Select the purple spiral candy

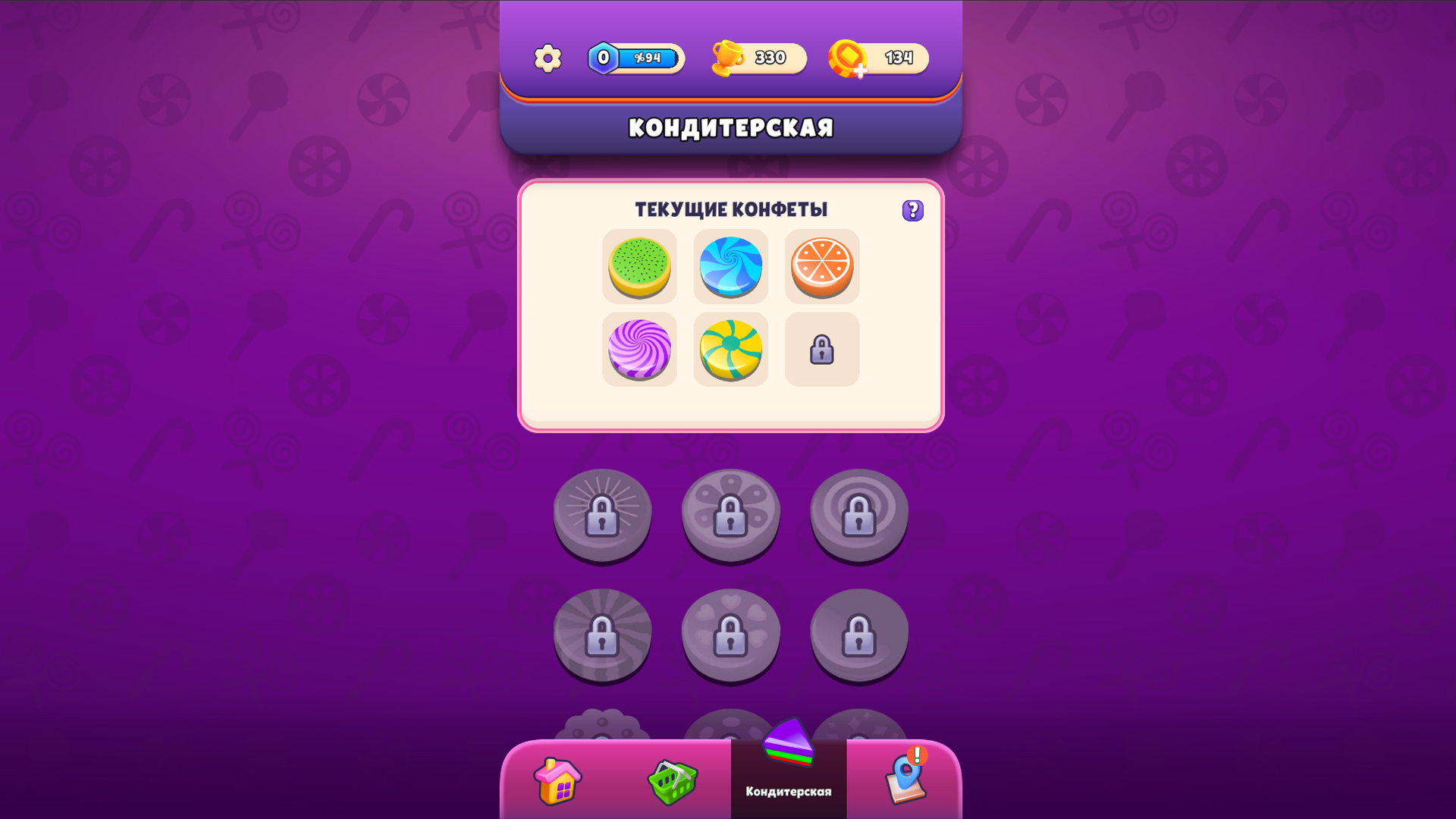(639, 350)
